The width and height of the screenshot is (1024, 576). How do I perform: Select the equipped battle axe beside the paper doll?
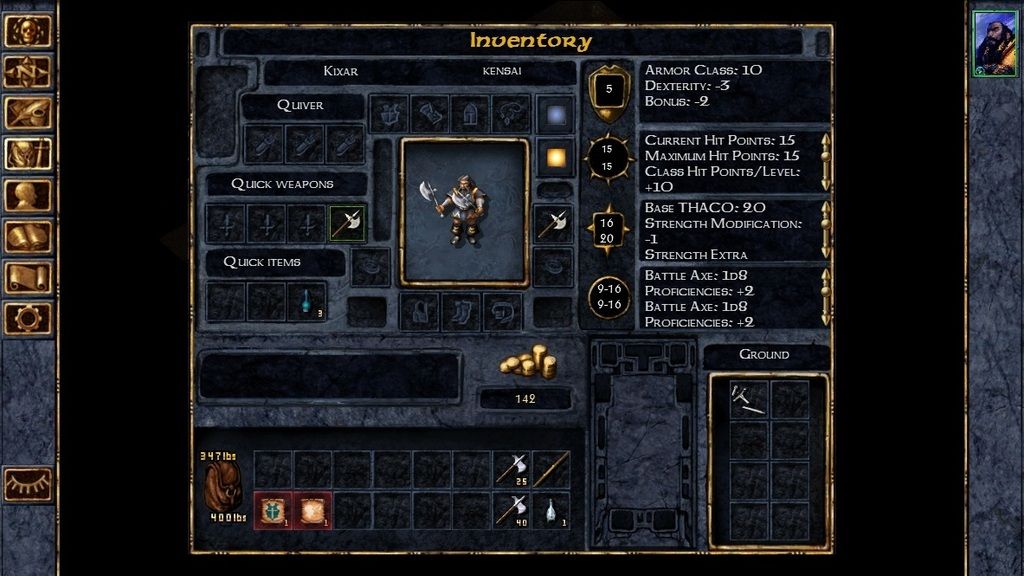pyautogui.click(x=552, y=223)
